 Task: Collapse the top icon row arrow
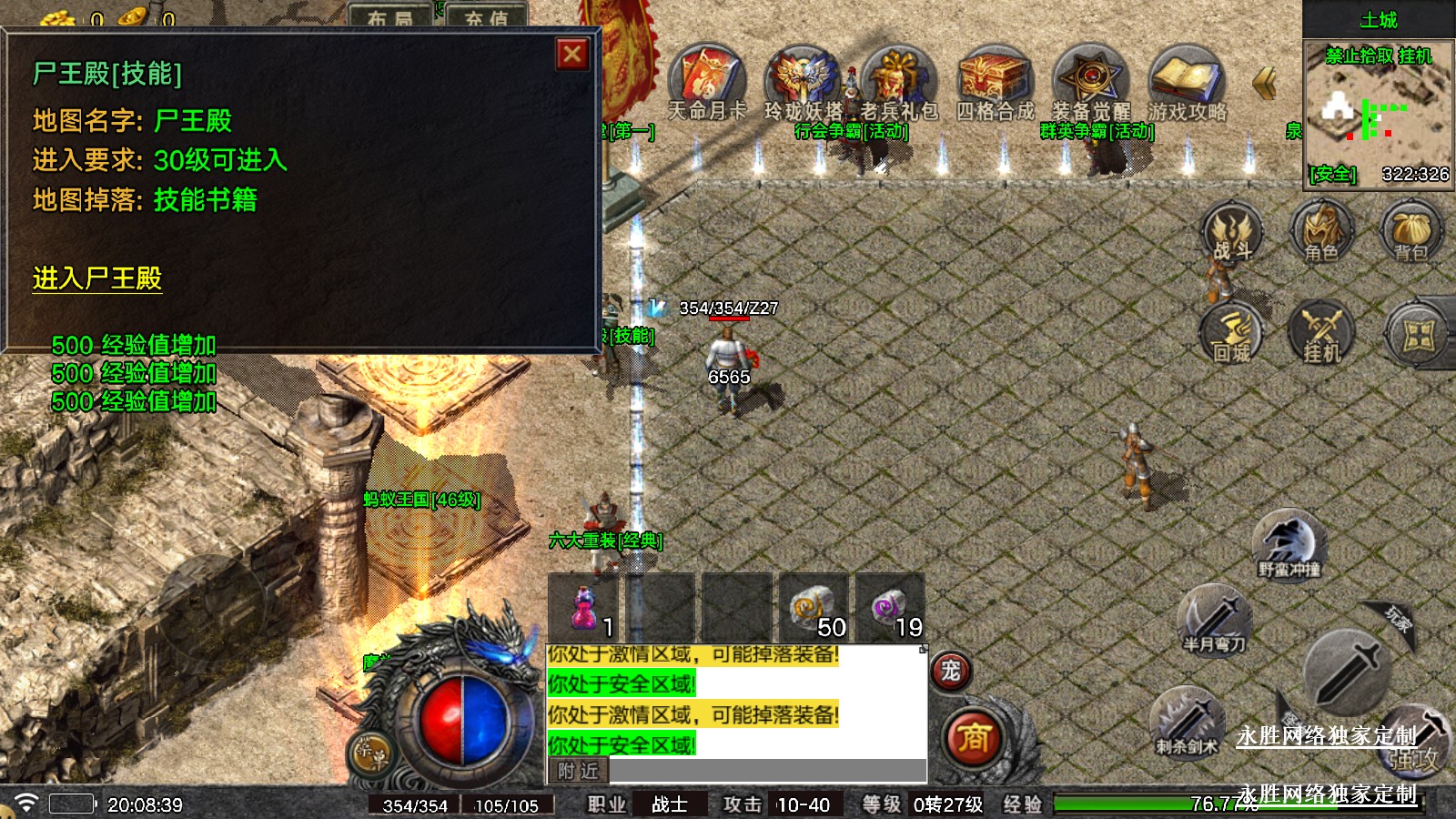[x=1263, y=84]
